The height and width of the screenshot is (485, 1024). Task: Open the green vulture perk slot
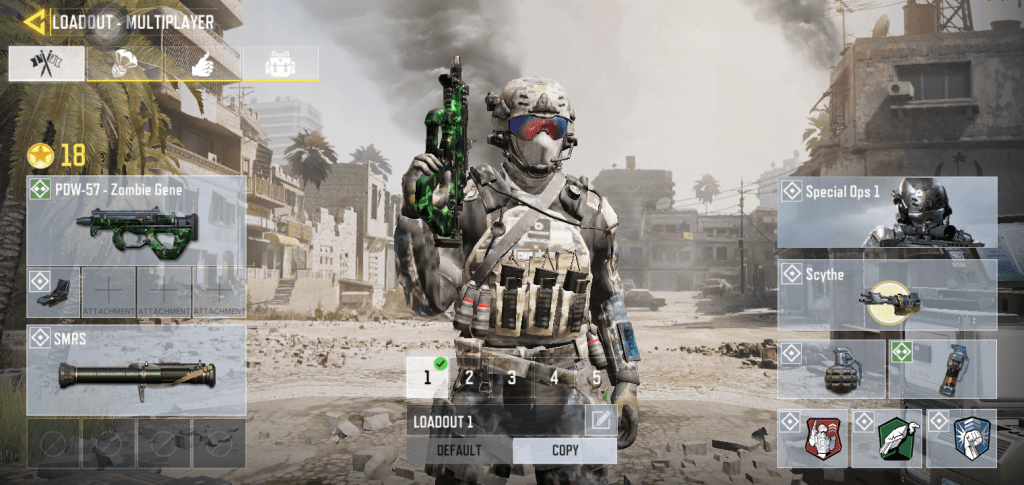tap(887, 438)
